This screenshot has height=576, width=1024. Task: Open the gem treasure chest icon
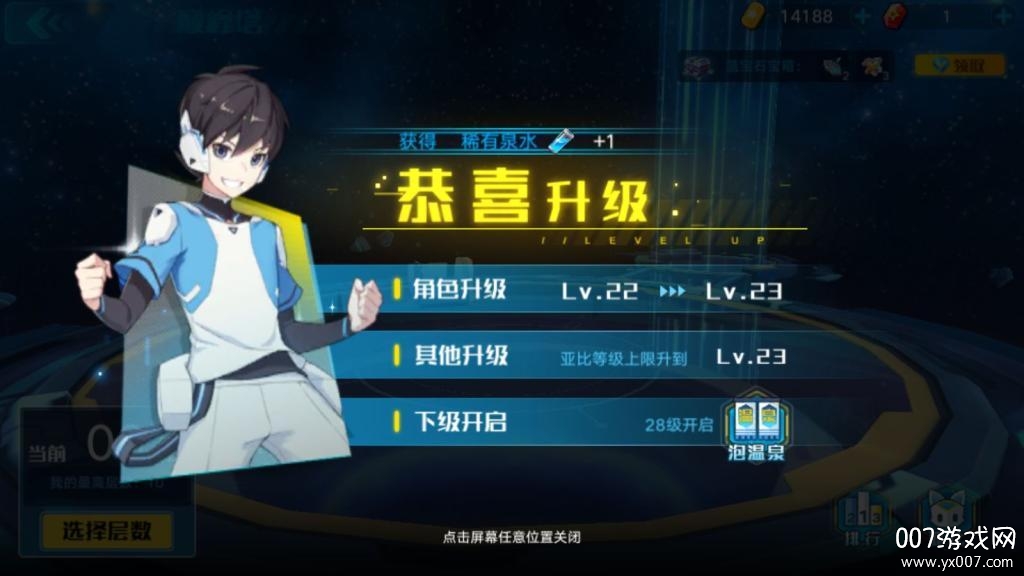pos(697,66)
